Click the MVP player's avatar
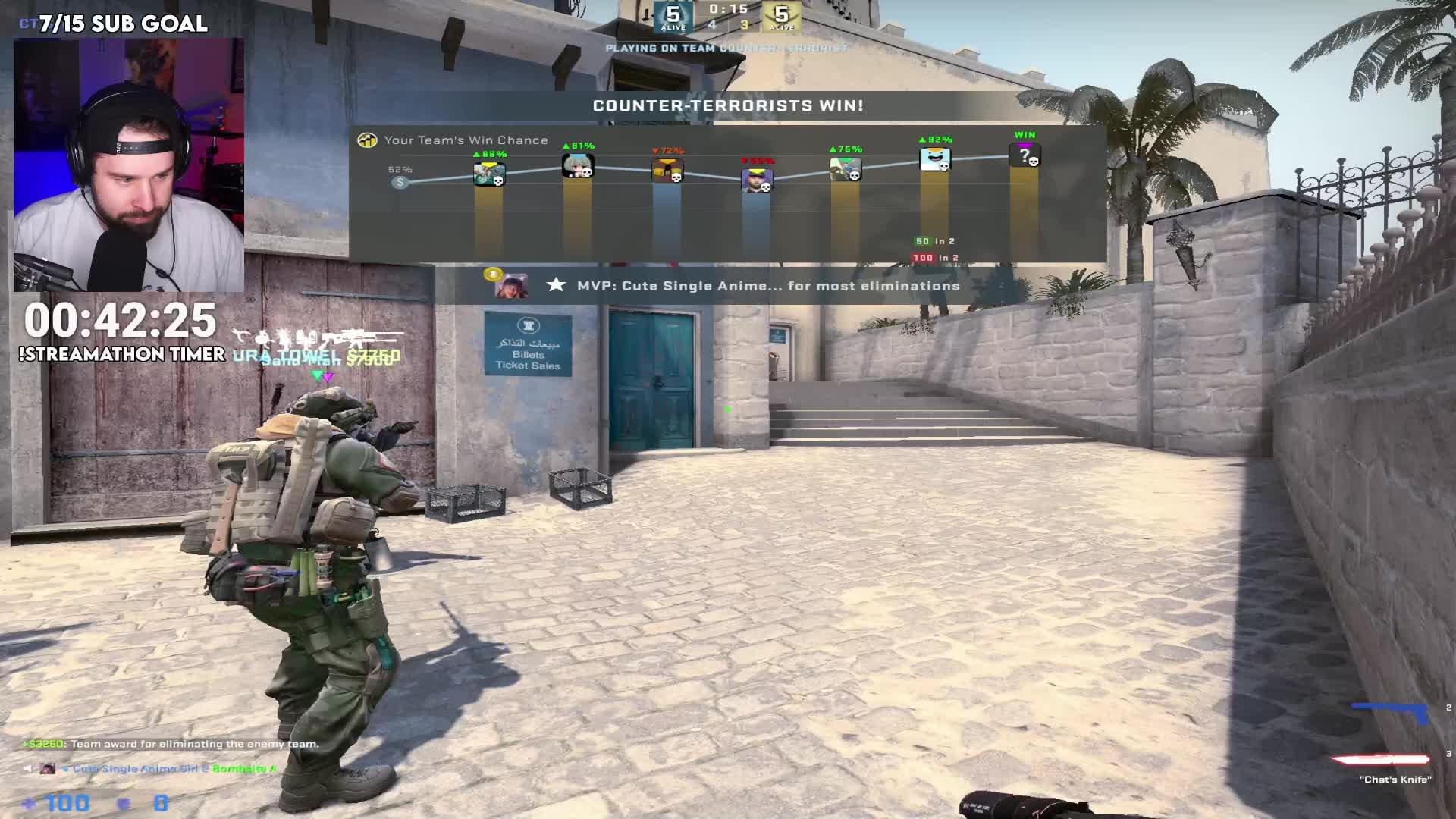1456x819 pixels. 510,286
